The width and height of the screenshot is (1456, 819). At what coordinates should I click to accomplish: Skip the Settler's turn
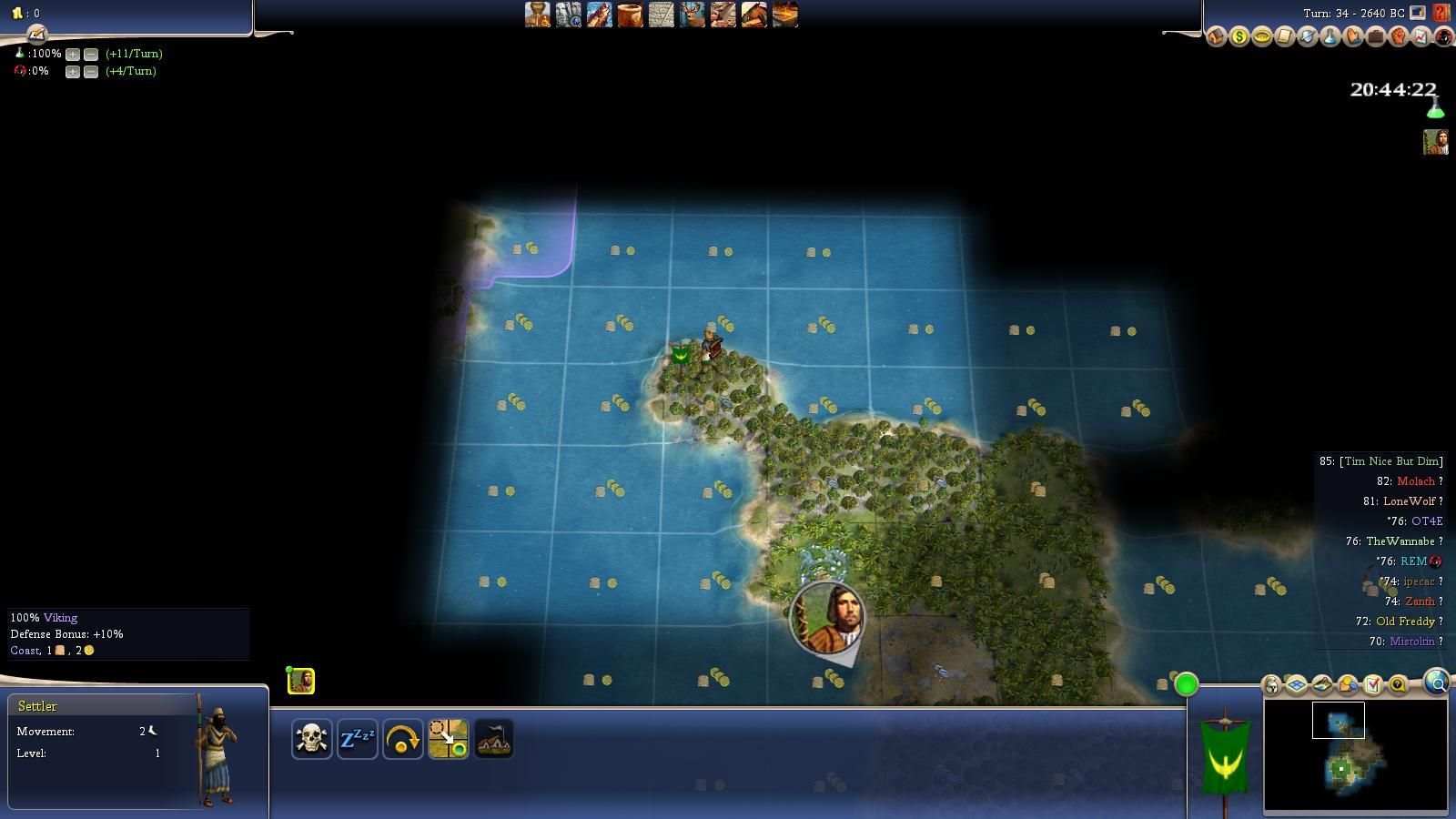(402, 738)
